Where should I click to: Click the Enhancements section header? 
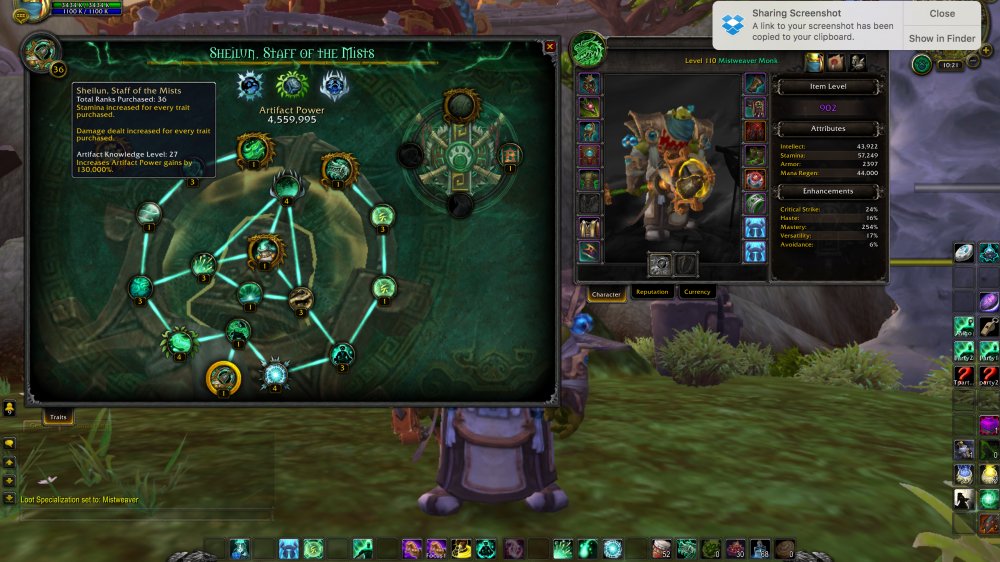[x=830, y=191]
